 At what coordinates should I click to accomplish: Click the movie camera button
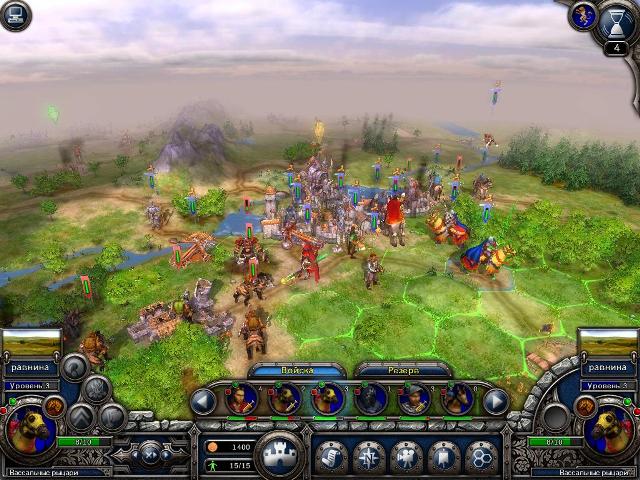click(x=406, y=457)
